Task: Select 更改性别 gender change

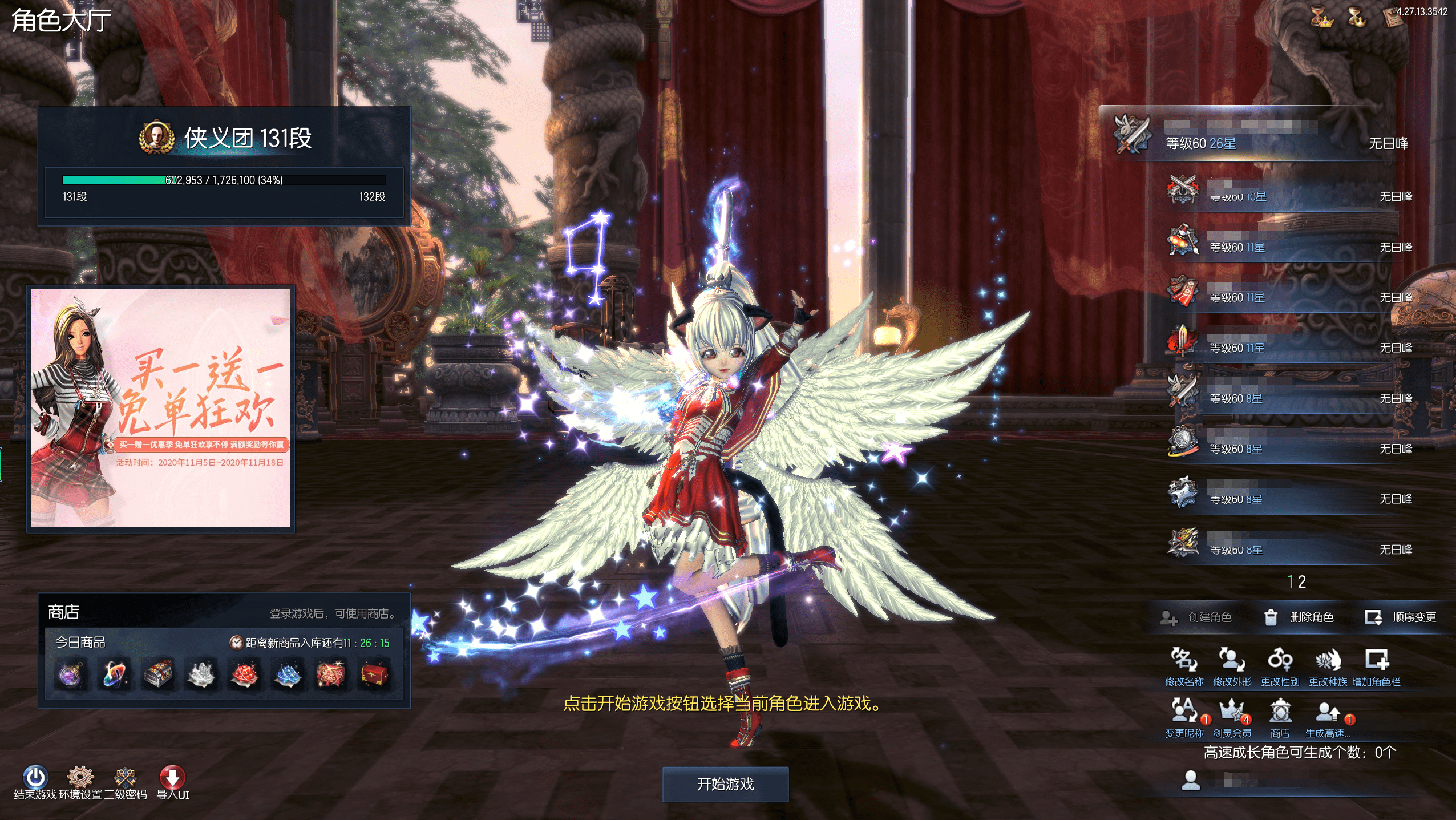Action: pos(1280,665)
